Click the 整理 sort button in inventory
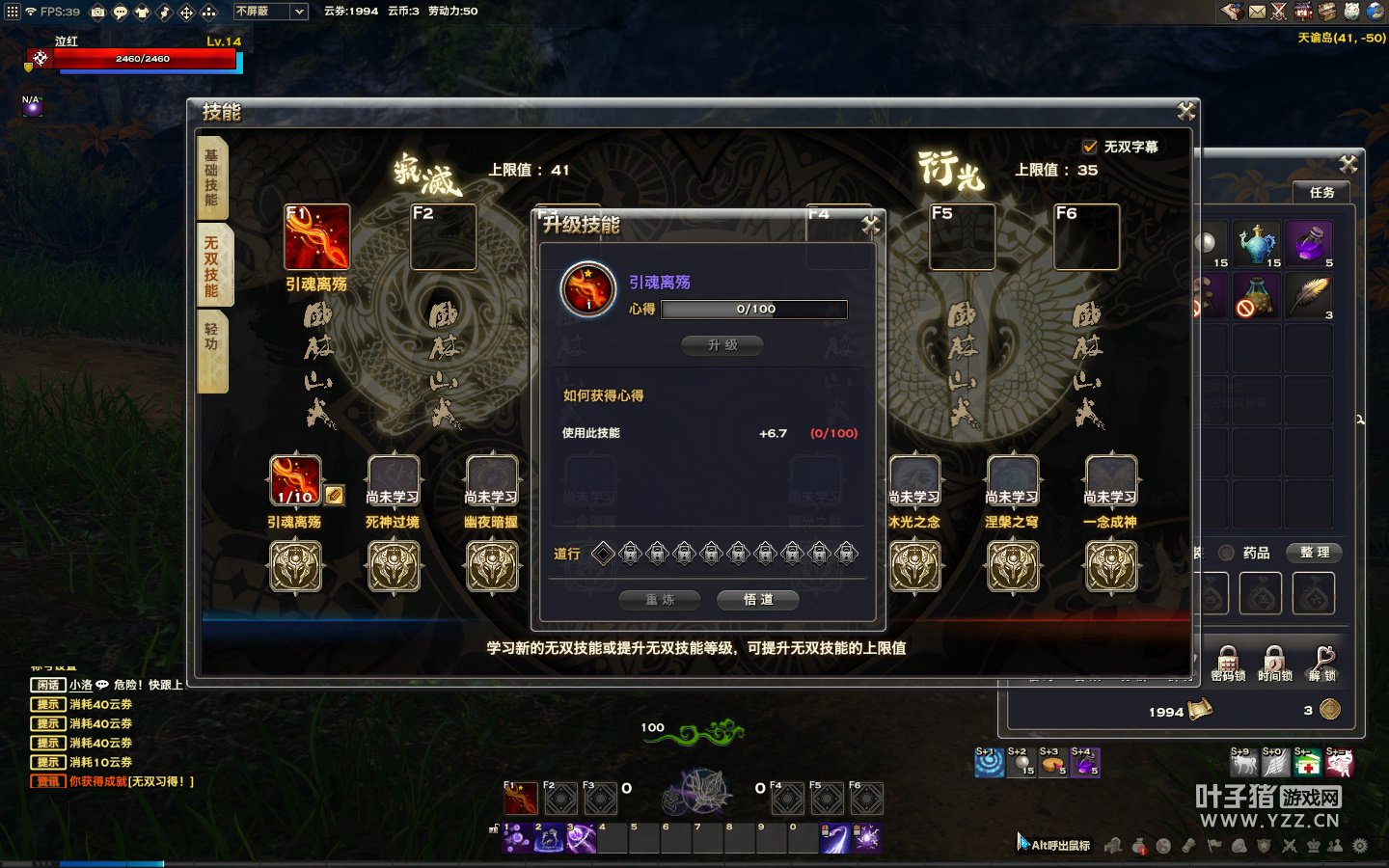Image resolution: width=1389 pixels, height=868 pixels. tap(1314, 553)
